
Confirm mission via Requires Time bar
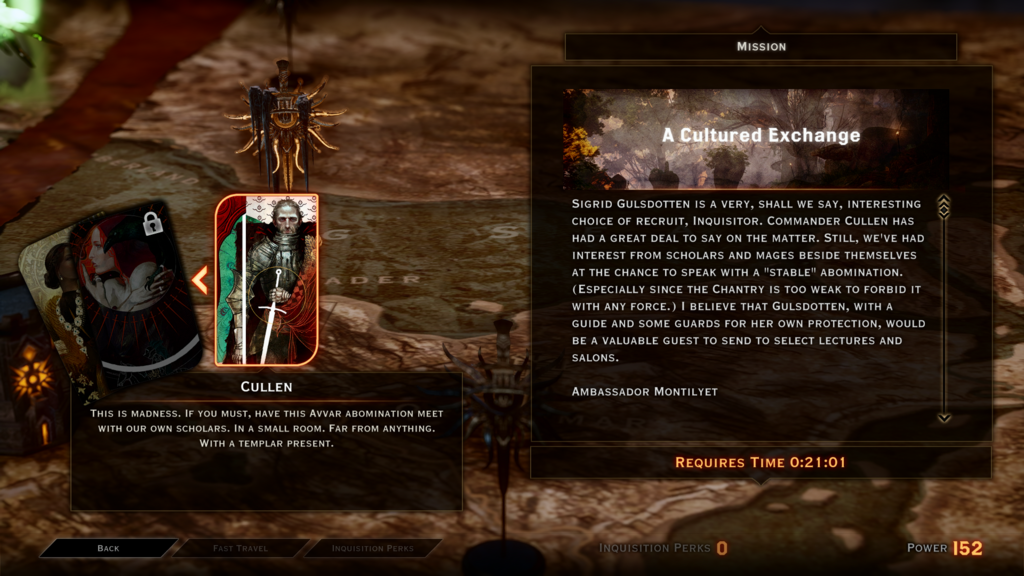[760, 462]
